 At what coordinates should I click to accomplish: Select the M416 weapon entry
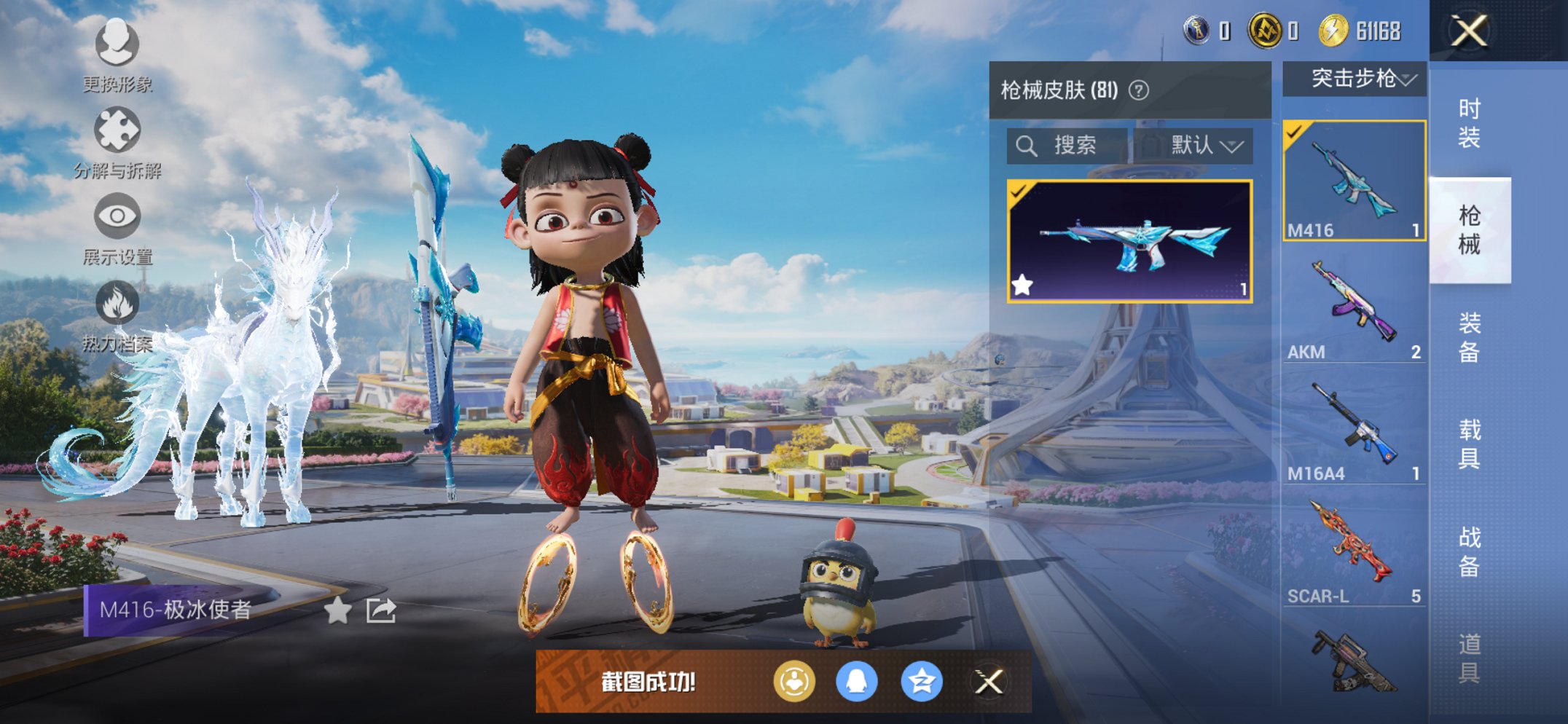(1354, 181)
